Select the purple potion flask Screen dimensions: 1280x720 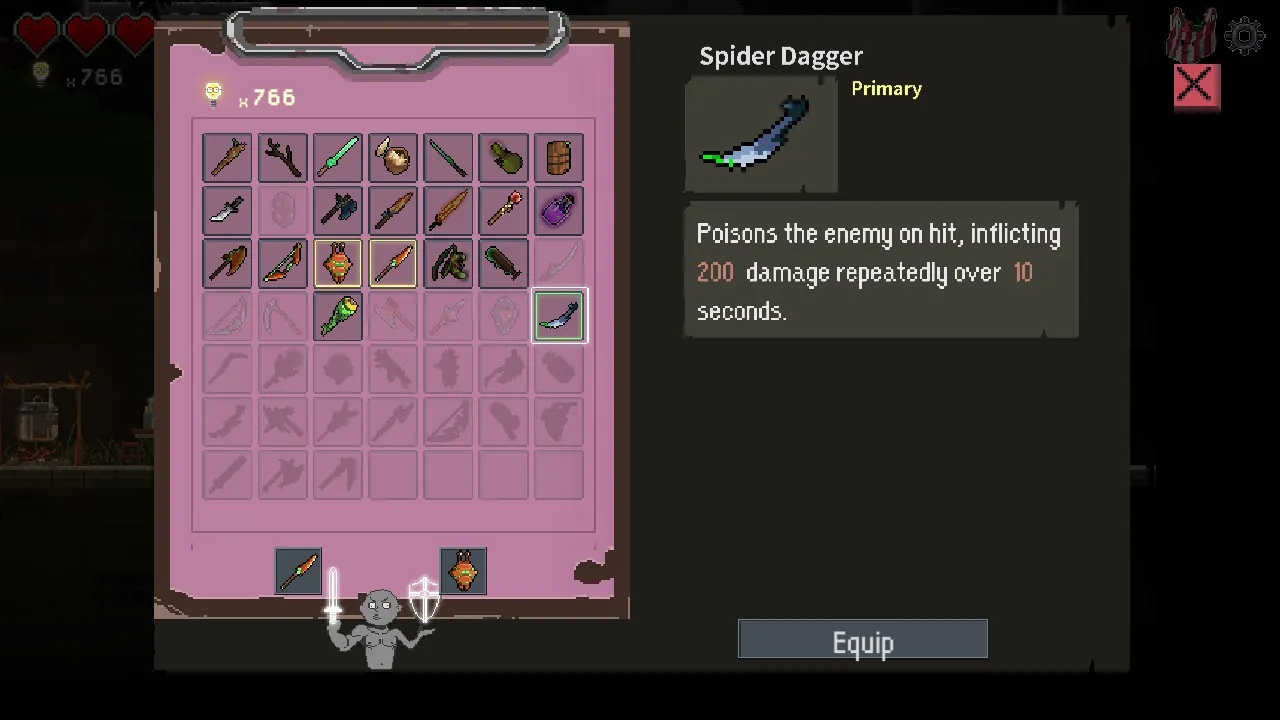[558, 210]
